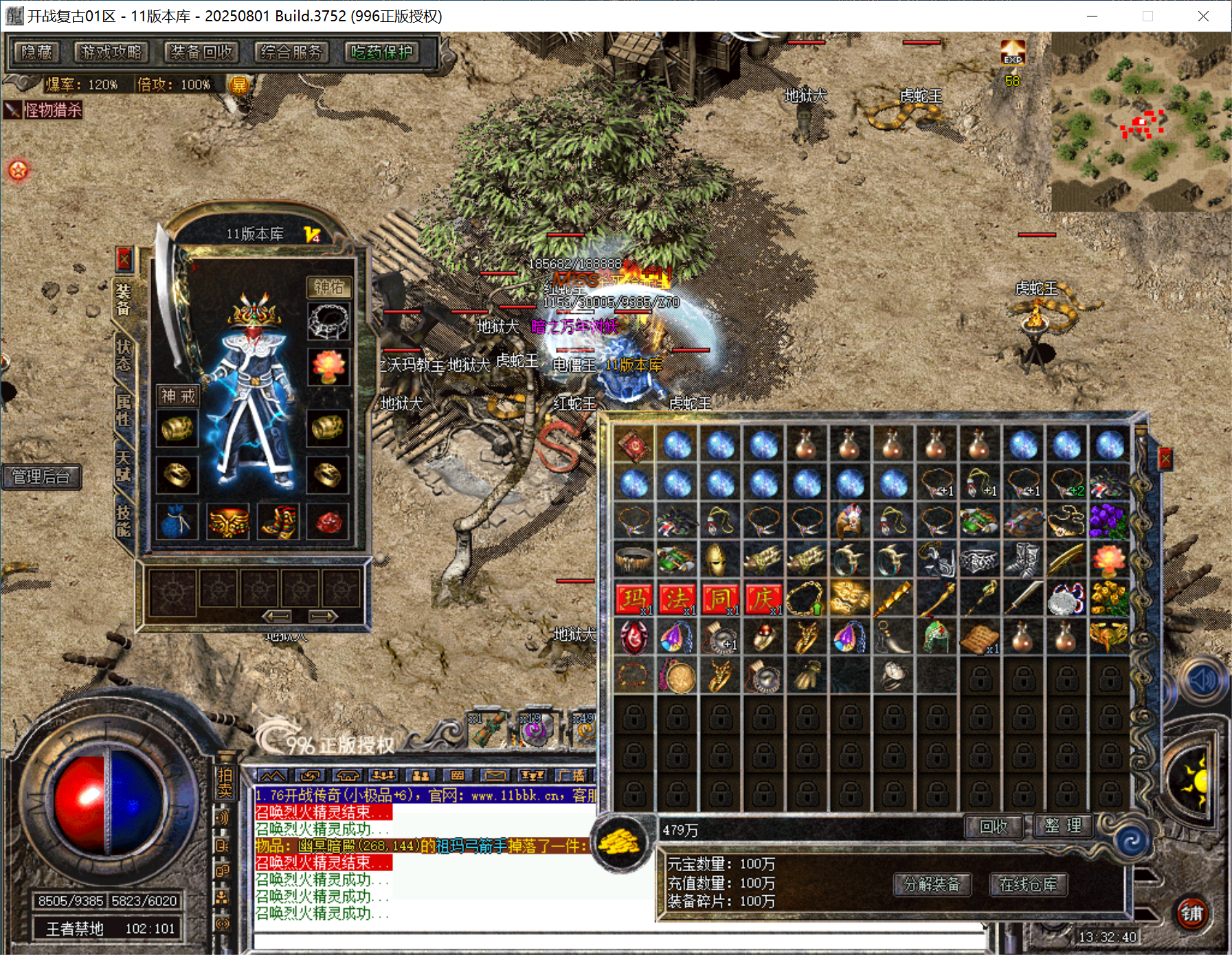Select the 神佑 button on character panel

328,287
